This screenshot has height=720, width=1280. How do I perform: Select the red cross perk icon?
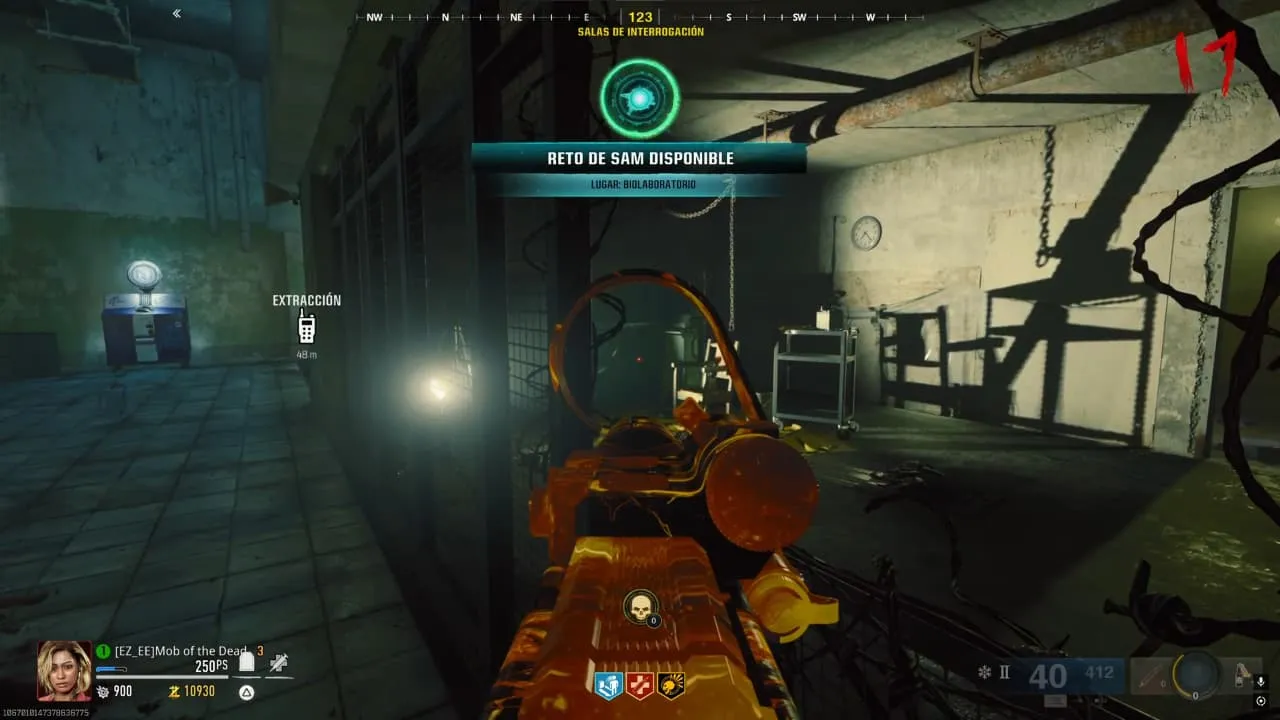point(639,685)
